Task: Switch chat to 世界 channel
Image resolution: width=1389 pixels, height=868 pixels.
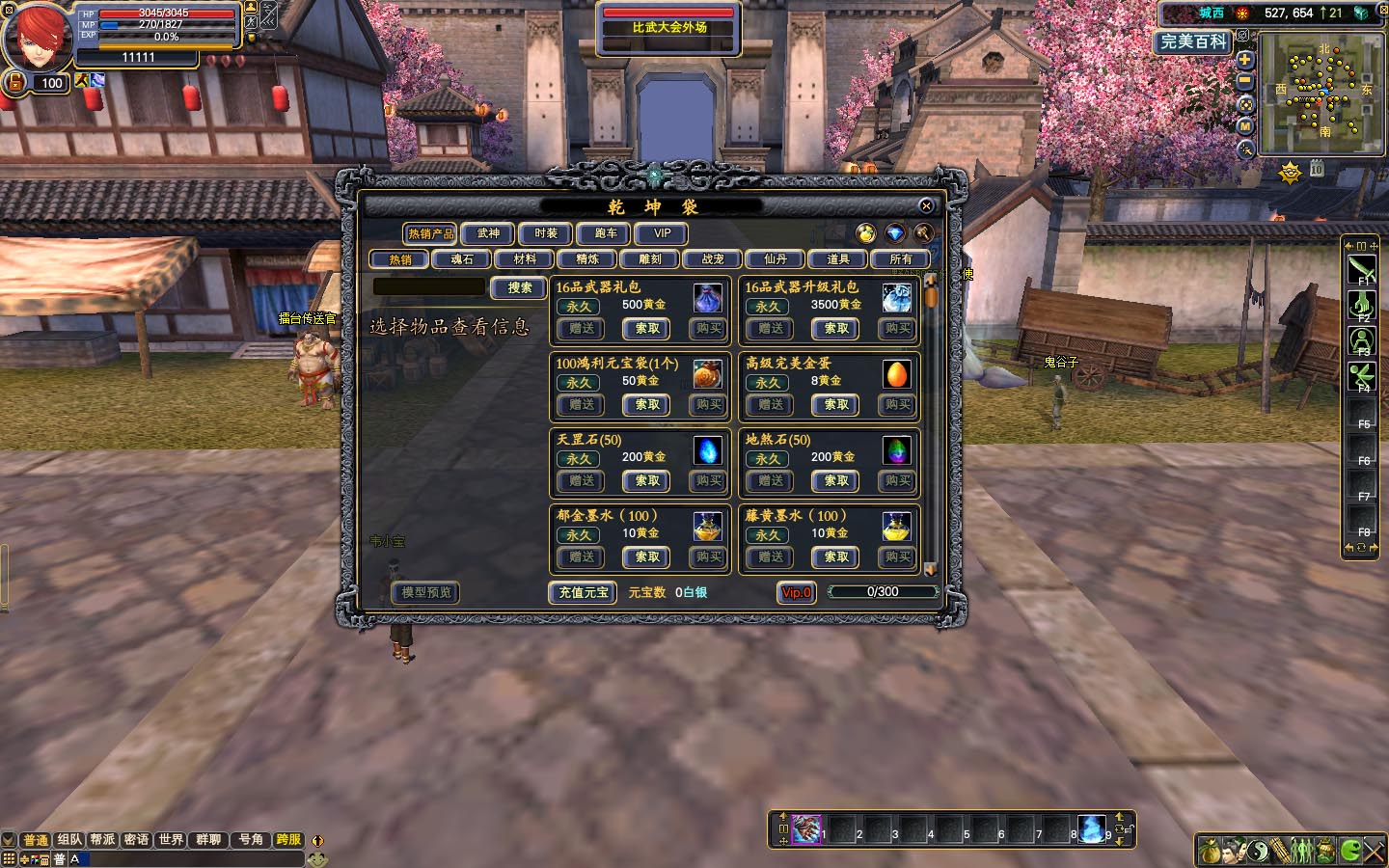Action: (171, 840)
